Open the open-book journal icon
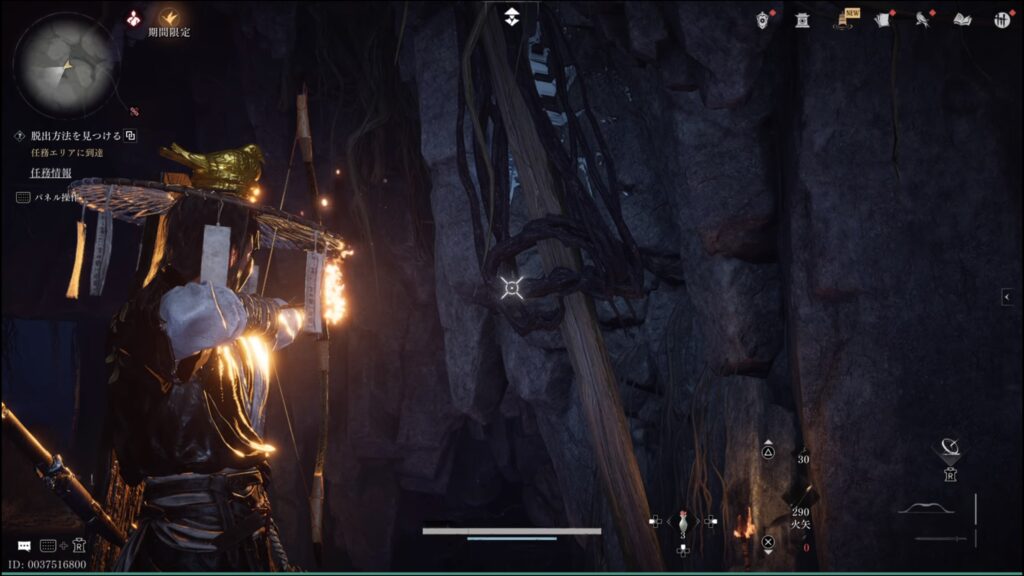The height and width of the screenshot is (576, 1024). click(962, 19)
